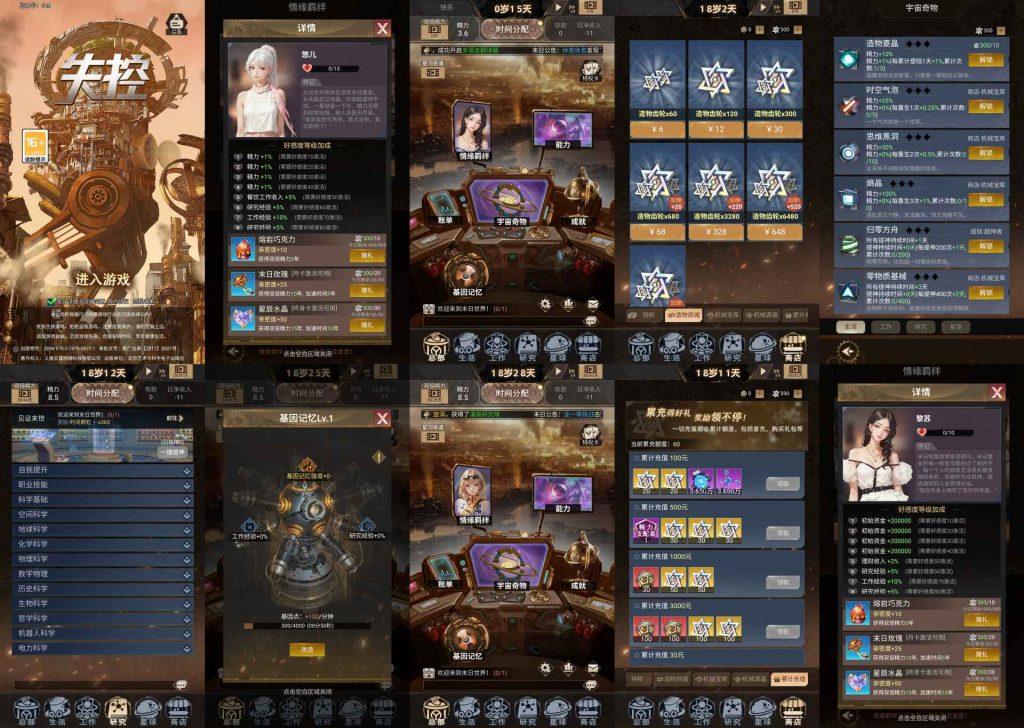Open the 公告 announcement icon

177,24
